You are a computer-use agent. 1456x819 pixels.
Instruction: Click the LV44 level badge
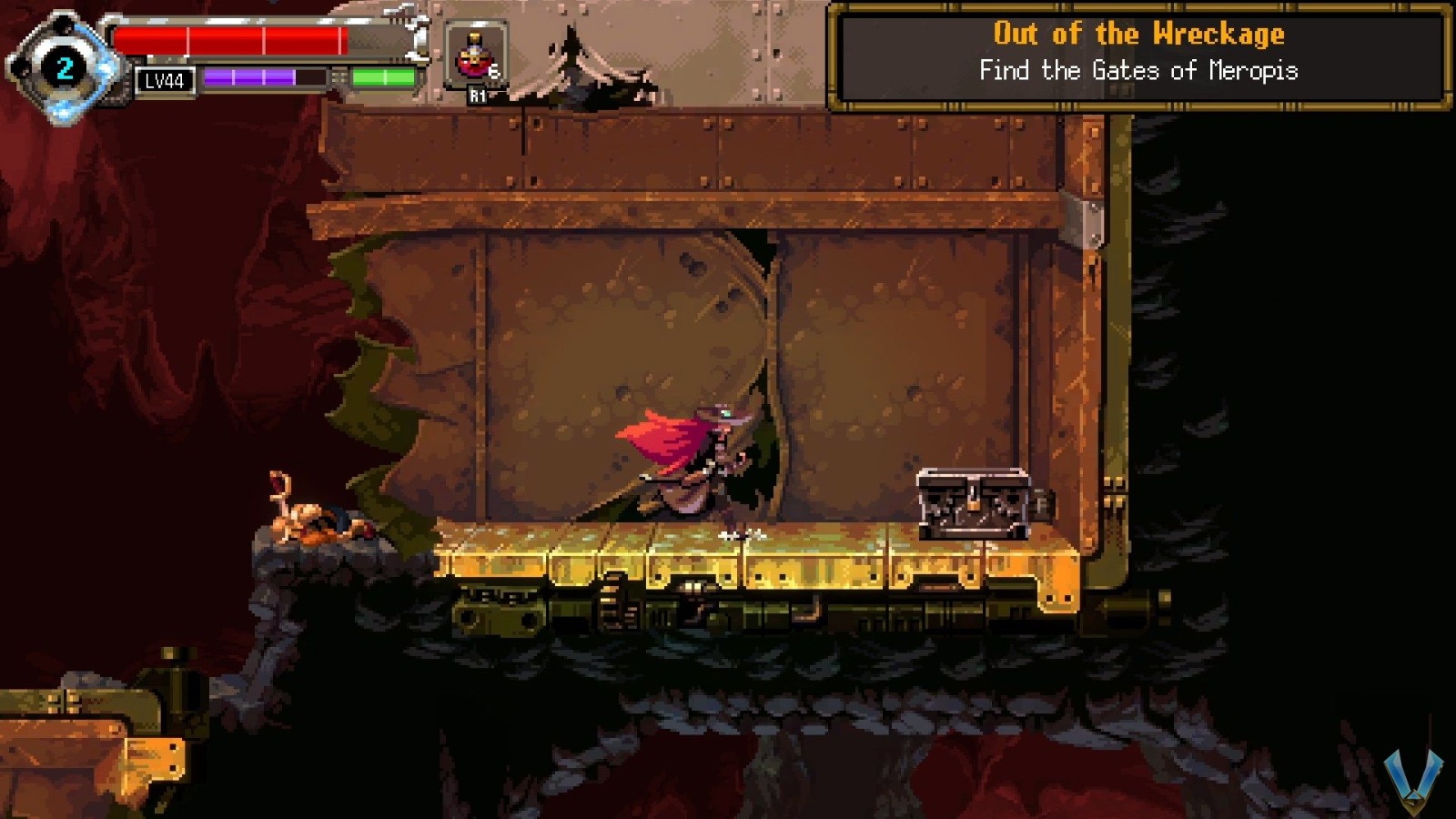click(x=163, y=81)
